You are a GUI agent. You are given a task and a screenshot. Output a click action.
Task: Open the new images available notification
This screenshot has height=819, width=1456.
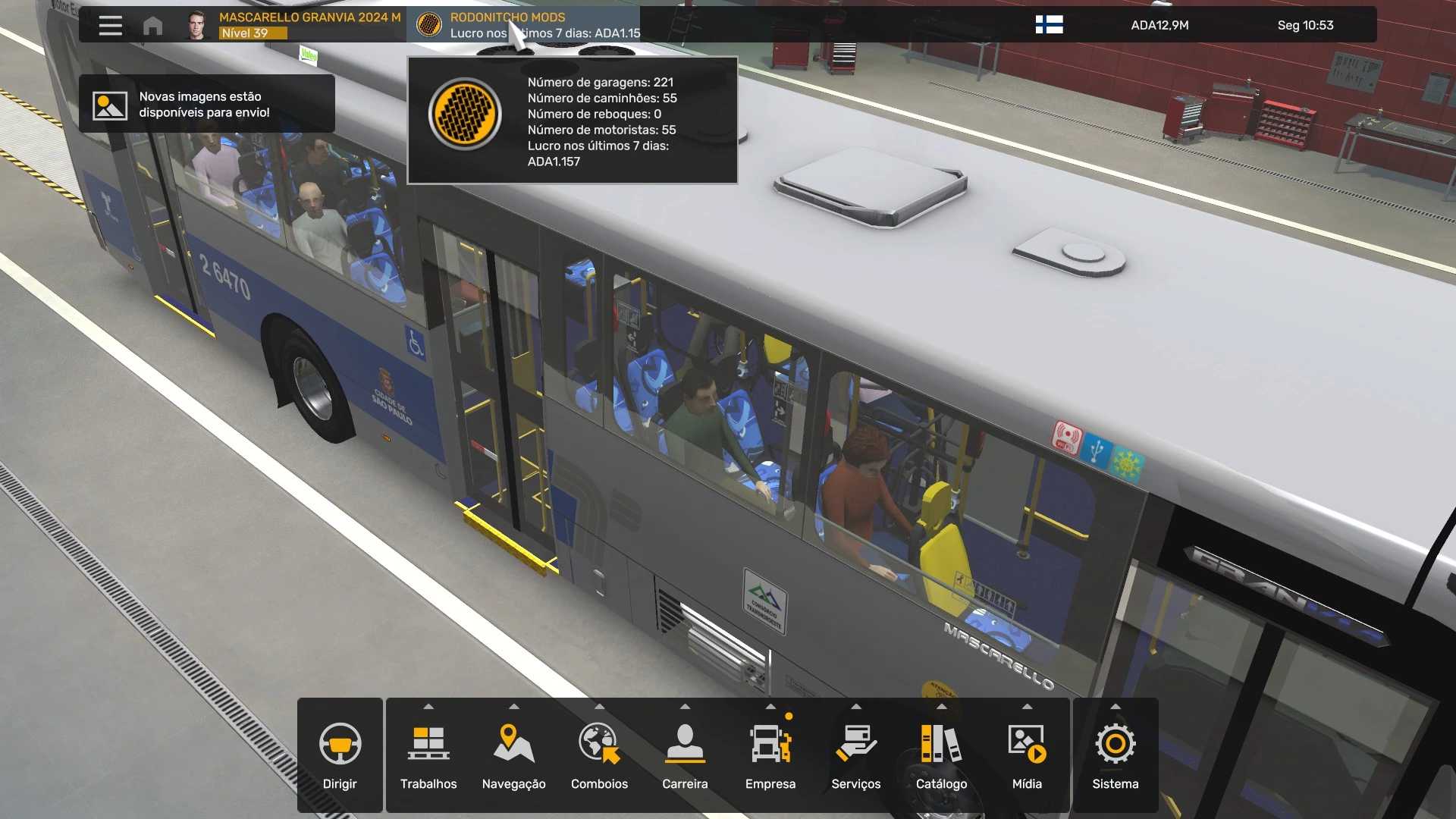click(206, 105)
